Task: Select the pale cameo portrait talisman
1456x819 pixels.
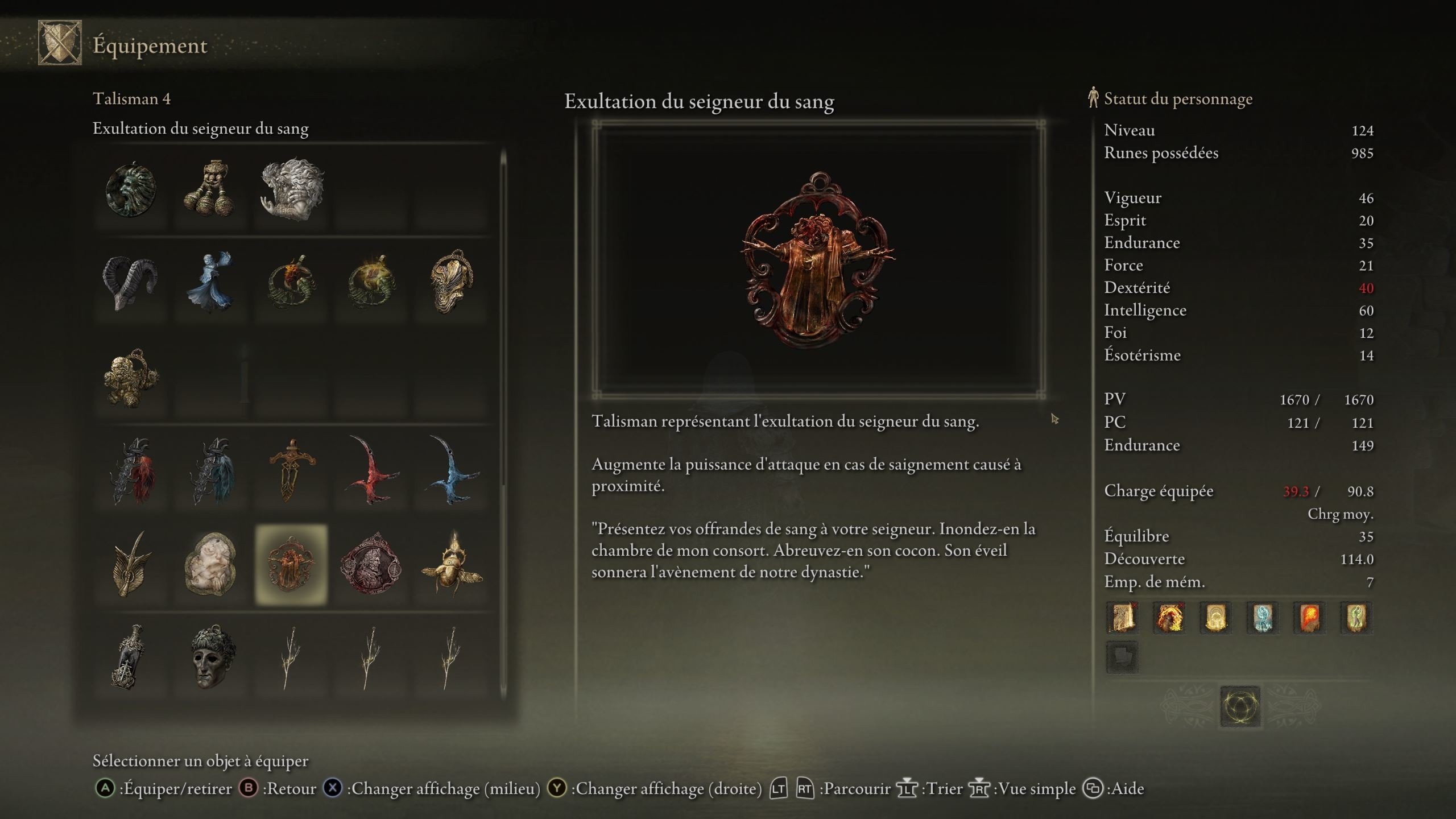Action: [210, 564]
